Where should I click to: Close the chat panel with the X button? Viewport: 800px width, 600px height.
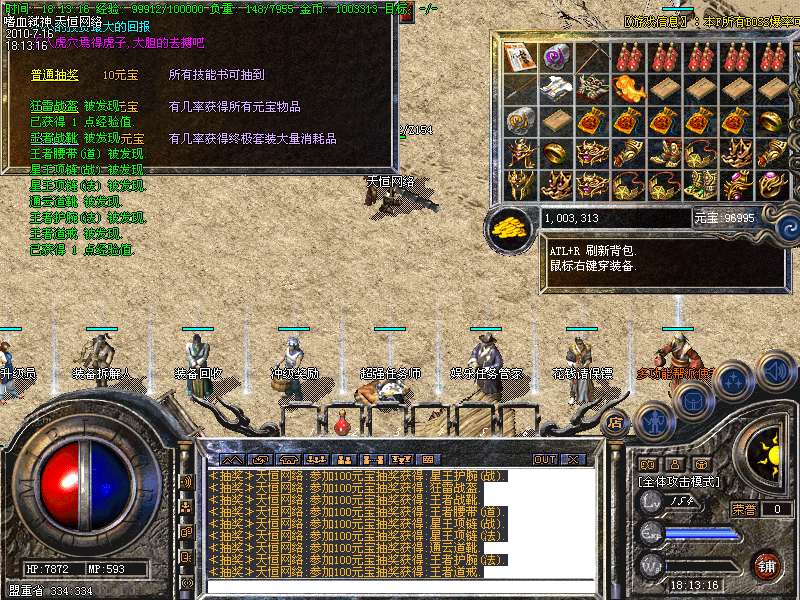[573, 459]
